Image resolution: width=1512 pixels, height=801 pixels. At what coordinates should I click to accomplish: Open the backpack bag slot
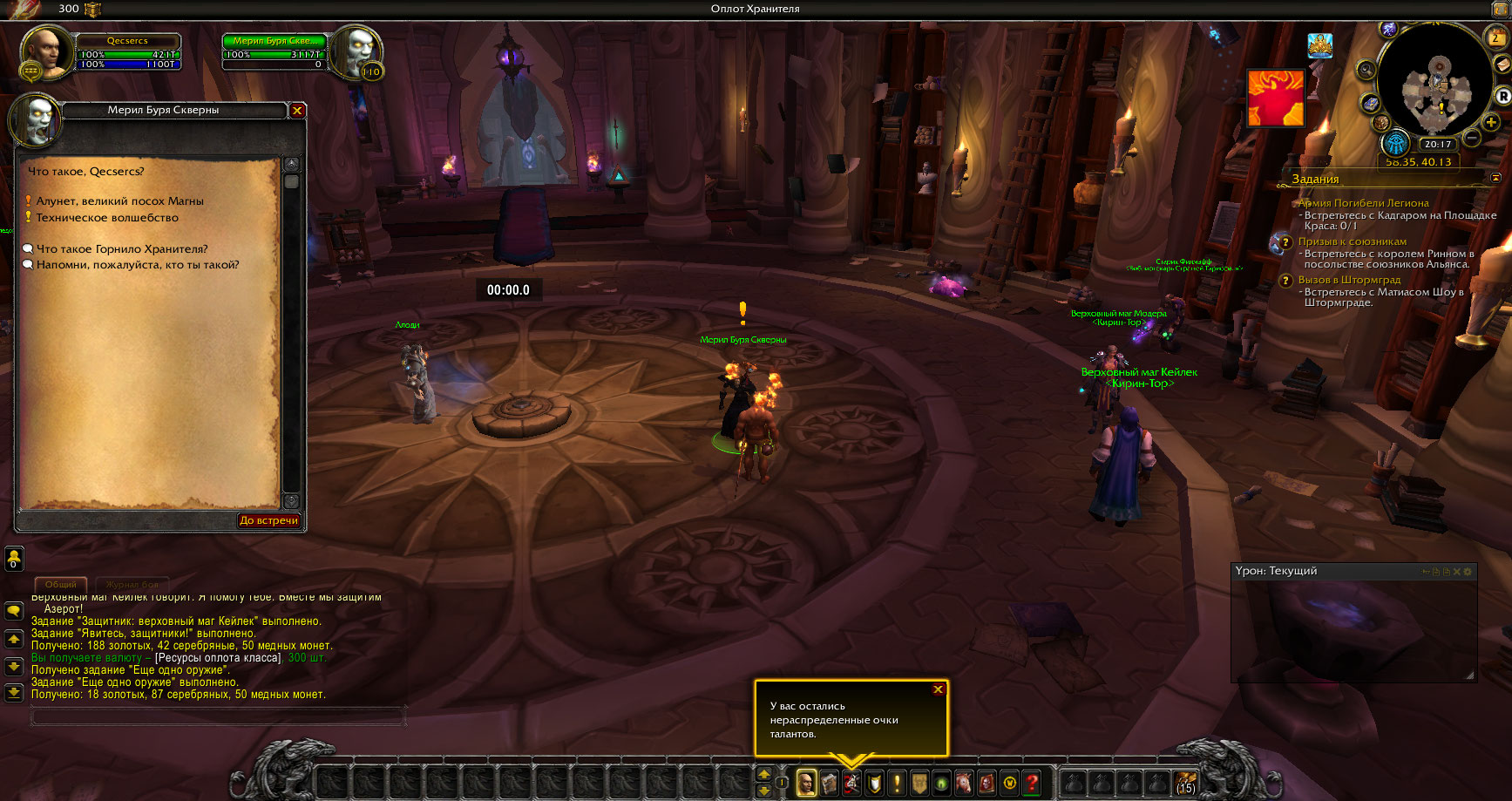tap(1185, 783)
